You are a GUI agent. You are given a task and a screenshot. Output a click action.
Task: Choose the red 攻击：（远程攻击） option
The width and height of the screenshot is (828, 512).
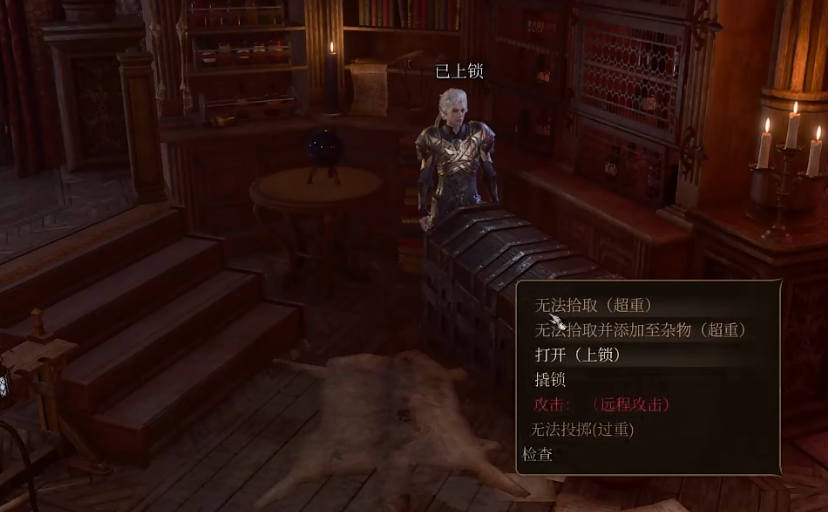[x=602, y=405]
